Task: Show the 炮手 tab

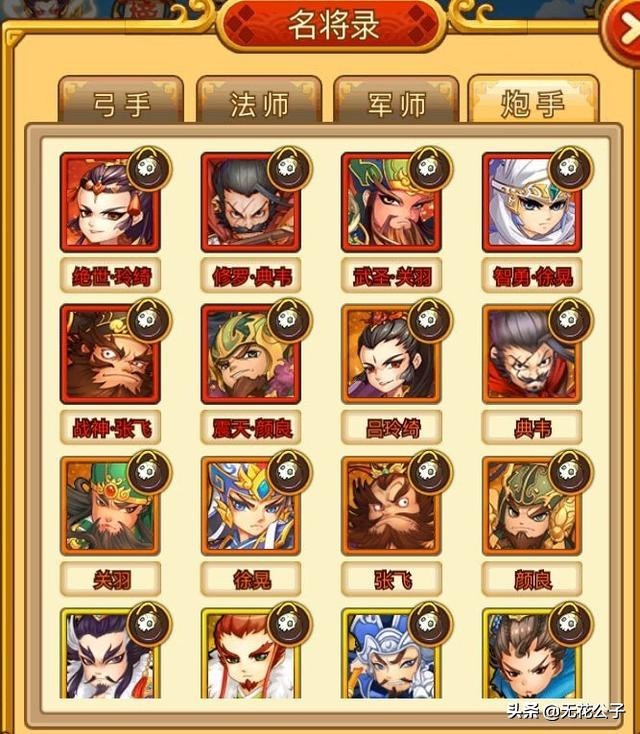Action: point(532,102)
